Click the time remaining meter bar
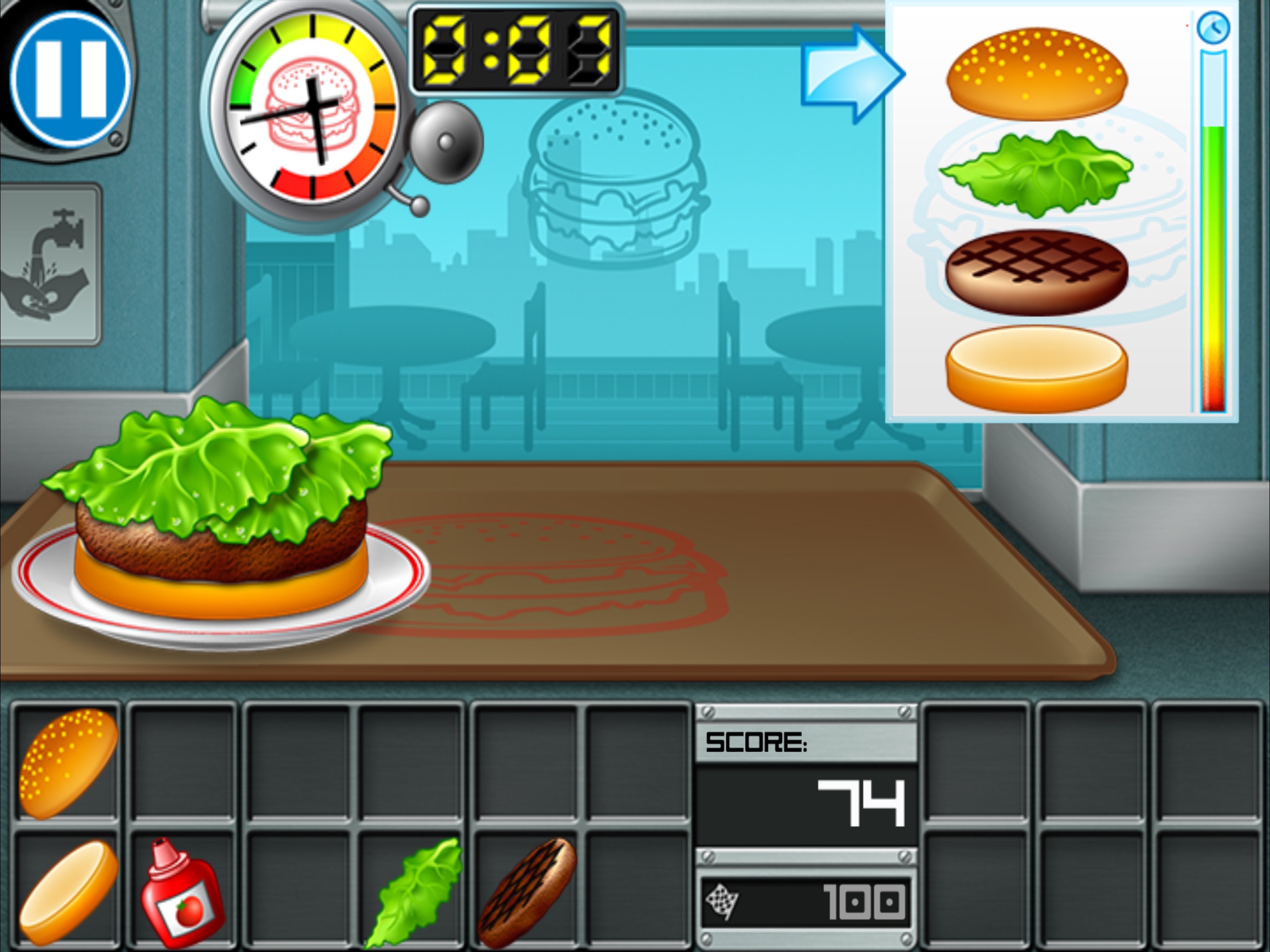1270x952 pixels. [1214, 230]
